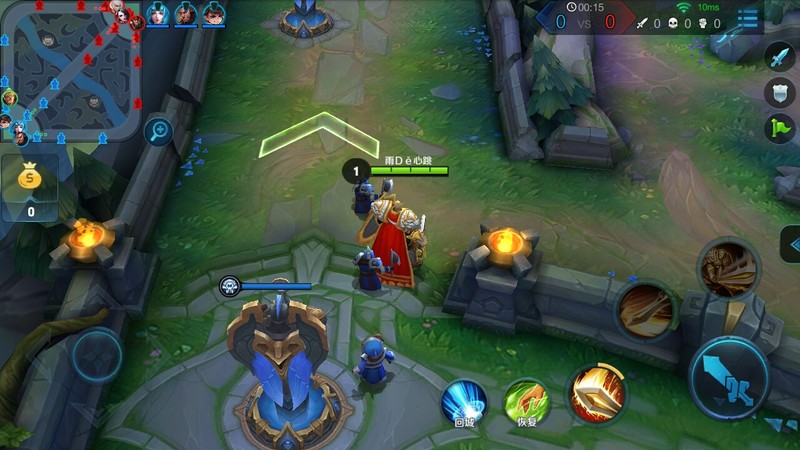The width and height of the screenshot is (800, 450).
Task: Click the minimap magnifier zoom button
Action: pos(158,130)
